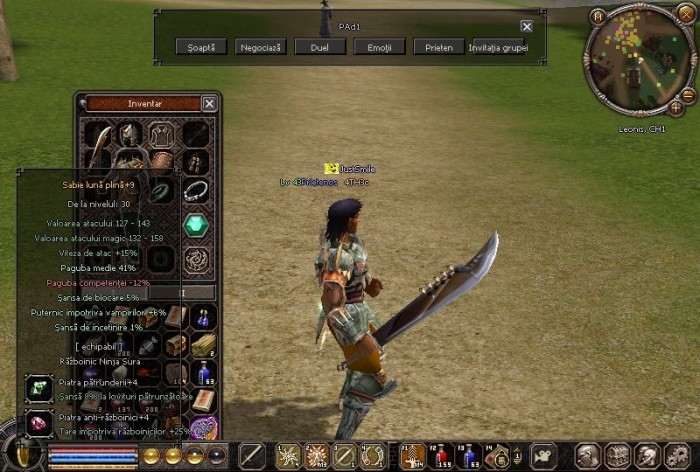700x472 pixels.
Task: Open the large map with the M button
Action: pos(598,17)
